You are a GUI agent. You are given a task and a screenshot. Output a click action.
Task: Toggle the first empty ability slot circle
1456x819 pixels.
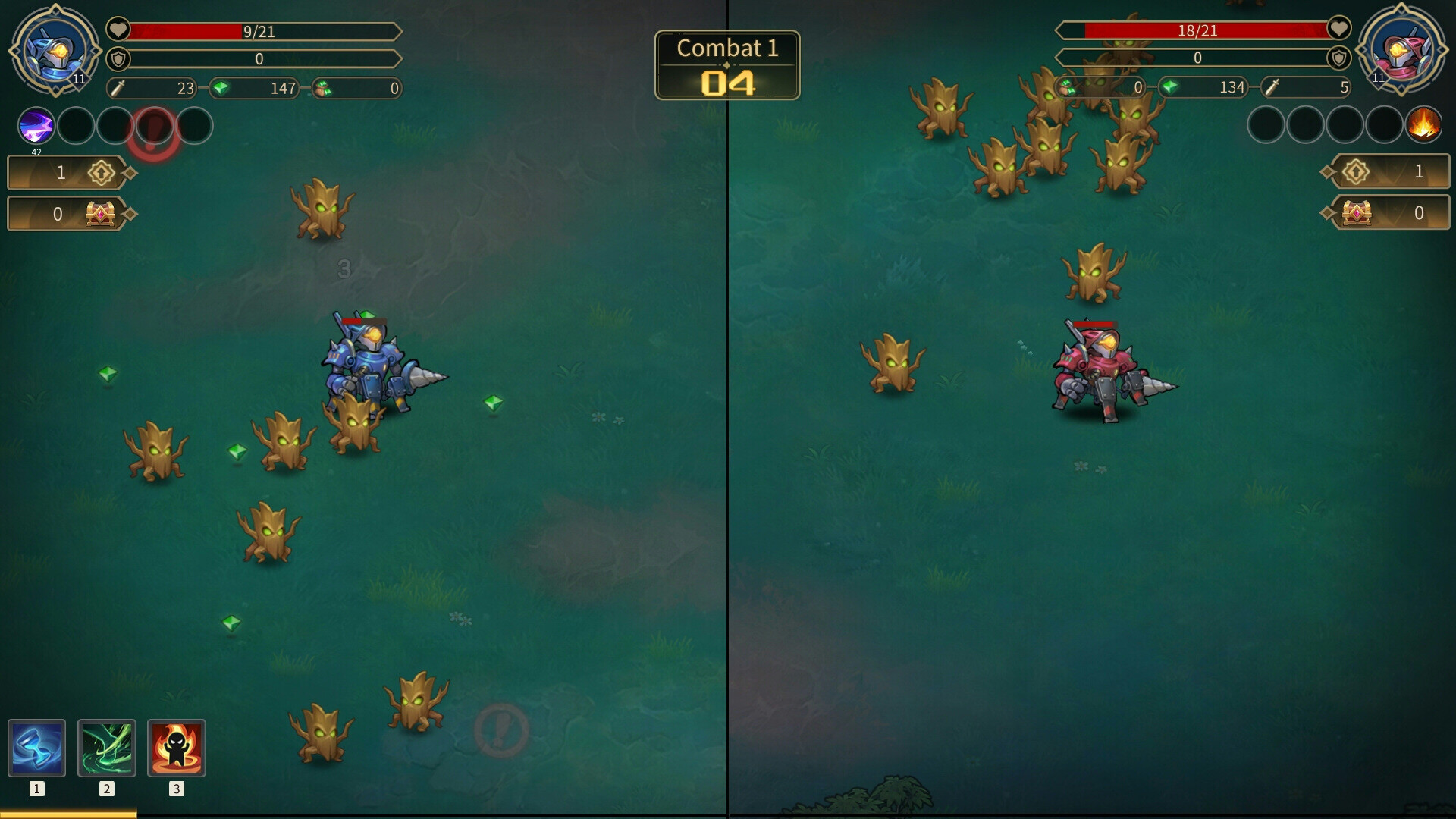point(76,126)
